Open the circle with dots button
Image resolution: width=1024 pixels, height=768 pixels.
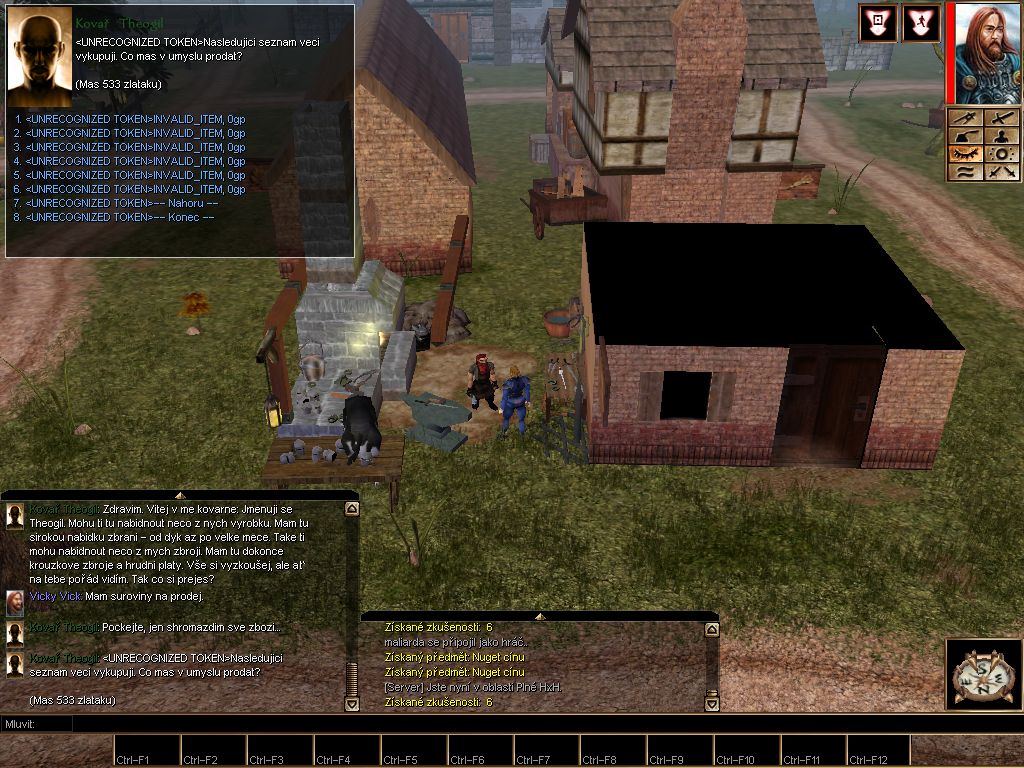tap(1001, 154)
